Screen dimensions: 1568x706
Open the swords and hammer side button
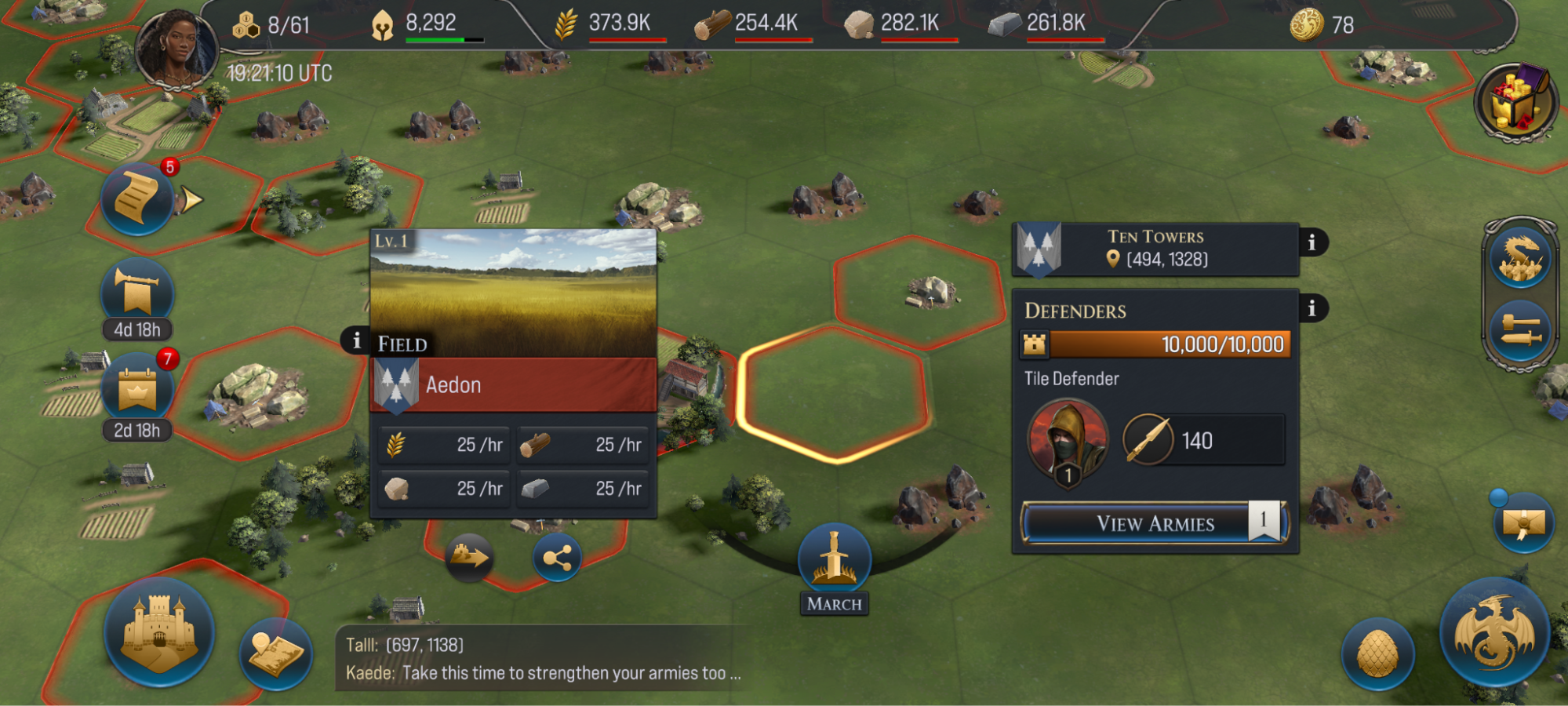pyautogui.click(x=1520, y=331)
